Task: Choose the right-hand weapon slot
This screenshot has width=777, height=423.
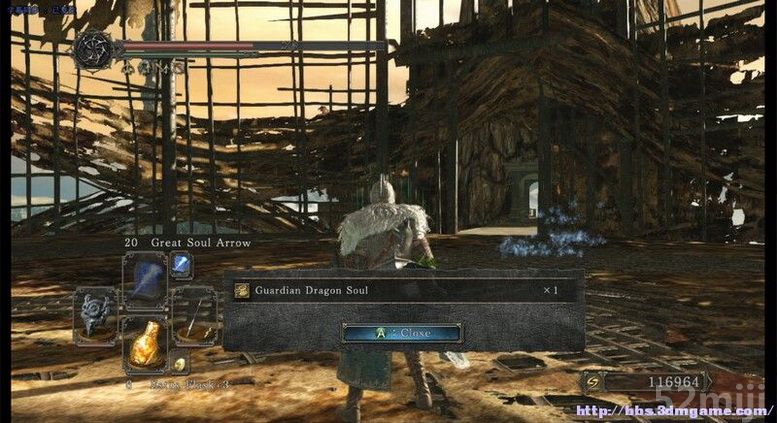Action: coord(193,311)
